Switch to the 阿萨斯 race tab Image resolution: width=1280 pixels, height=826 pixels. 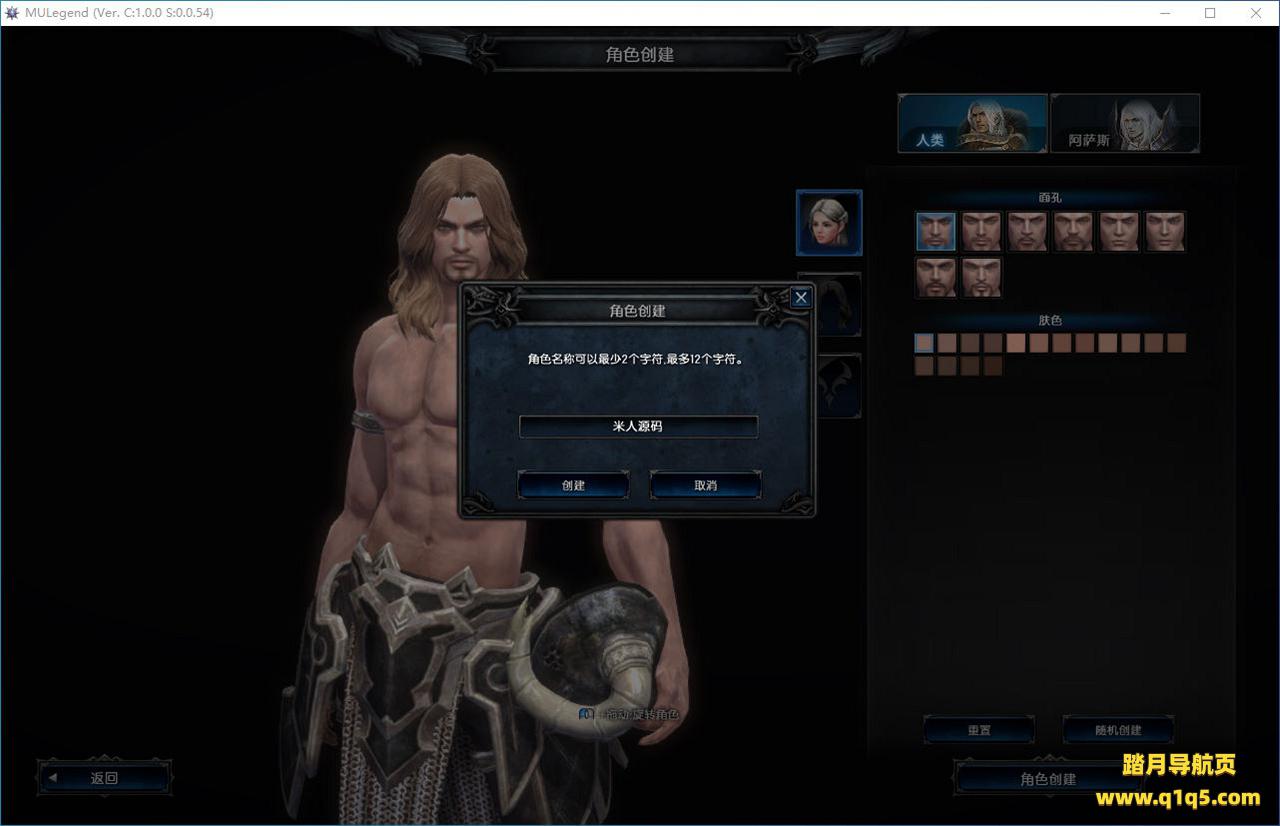click(x=1124, y=123)
